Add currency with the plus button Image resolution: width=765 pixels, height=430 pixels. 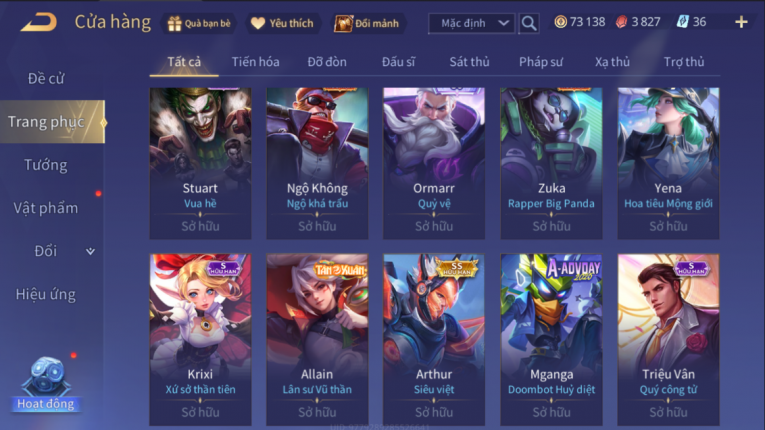(x=741, y=22)
